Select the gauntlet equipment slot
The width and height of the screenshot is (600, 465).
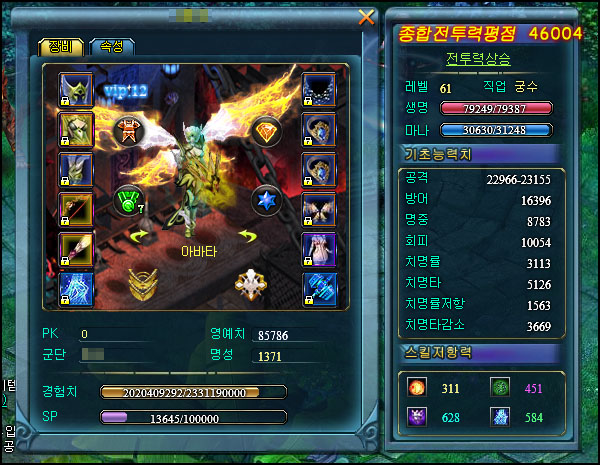tap(318, 288)
